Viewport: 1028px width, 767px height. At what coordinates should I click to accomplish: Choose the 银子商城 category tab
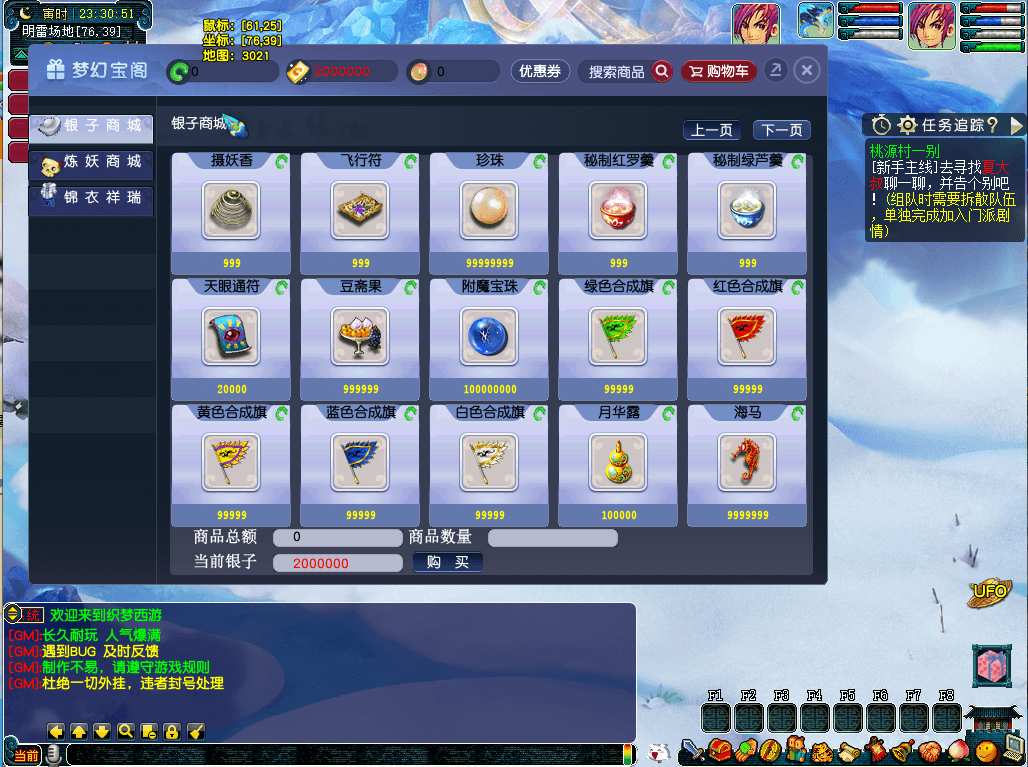91,126
